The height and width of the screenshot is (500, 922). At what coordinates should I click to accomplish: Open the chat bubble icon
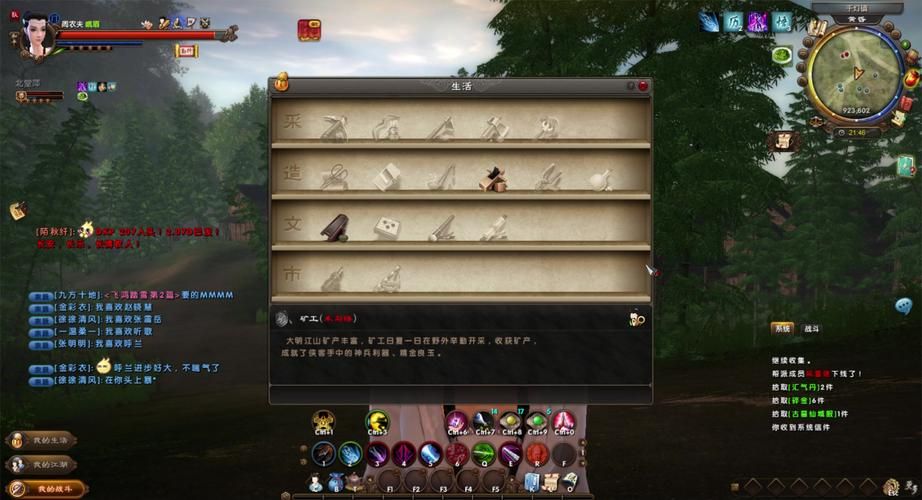(x=904, y=306)
